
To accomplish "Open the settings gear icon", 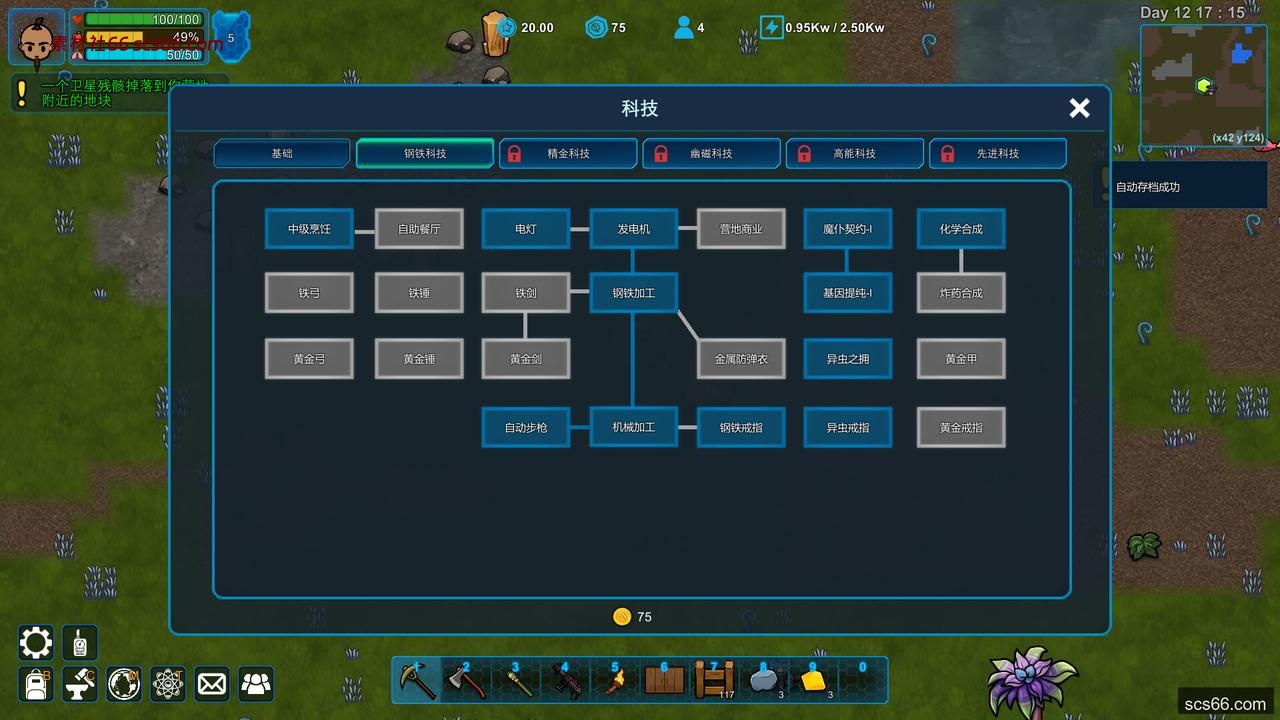I will point(35,643).
